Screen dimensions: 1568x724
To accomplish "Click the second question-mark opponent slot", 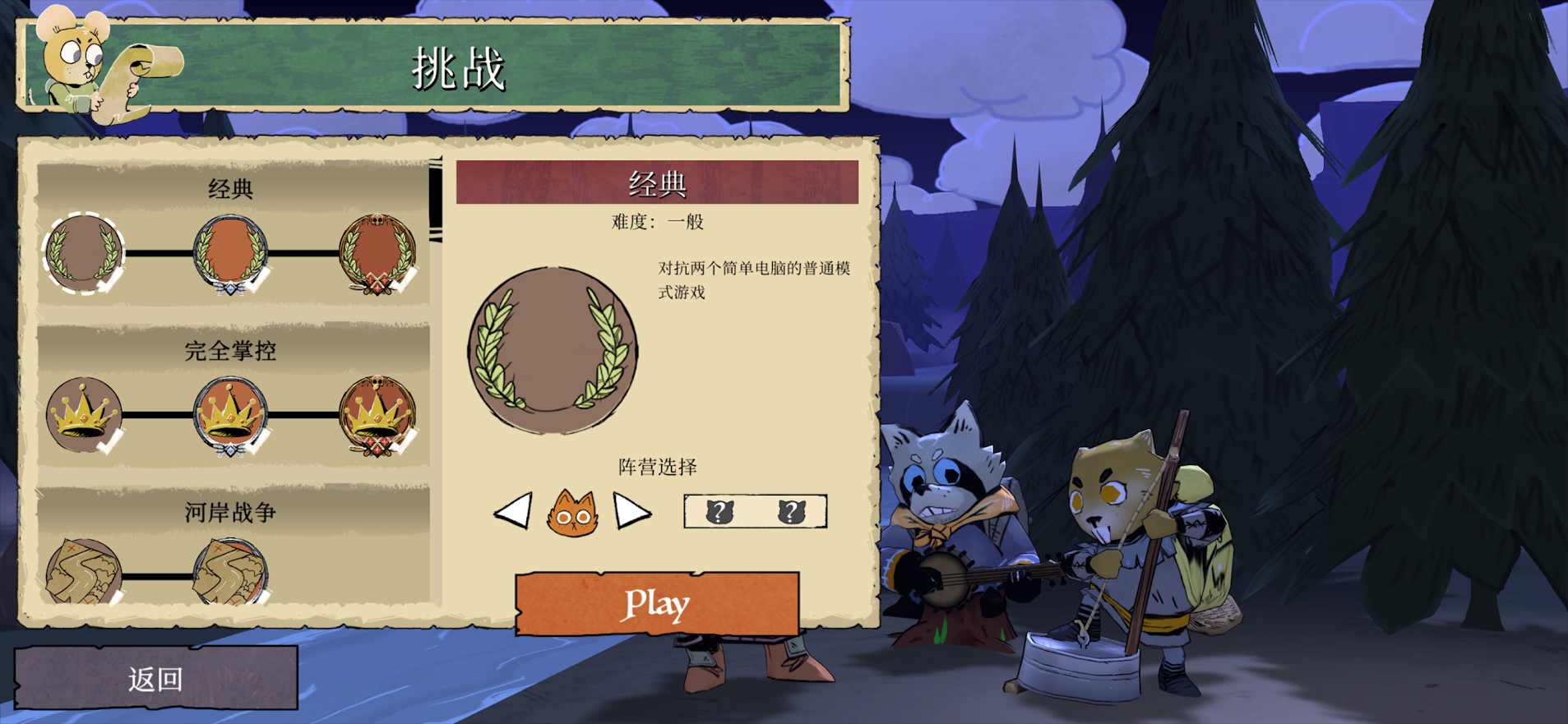I will (x=791, y=511).
